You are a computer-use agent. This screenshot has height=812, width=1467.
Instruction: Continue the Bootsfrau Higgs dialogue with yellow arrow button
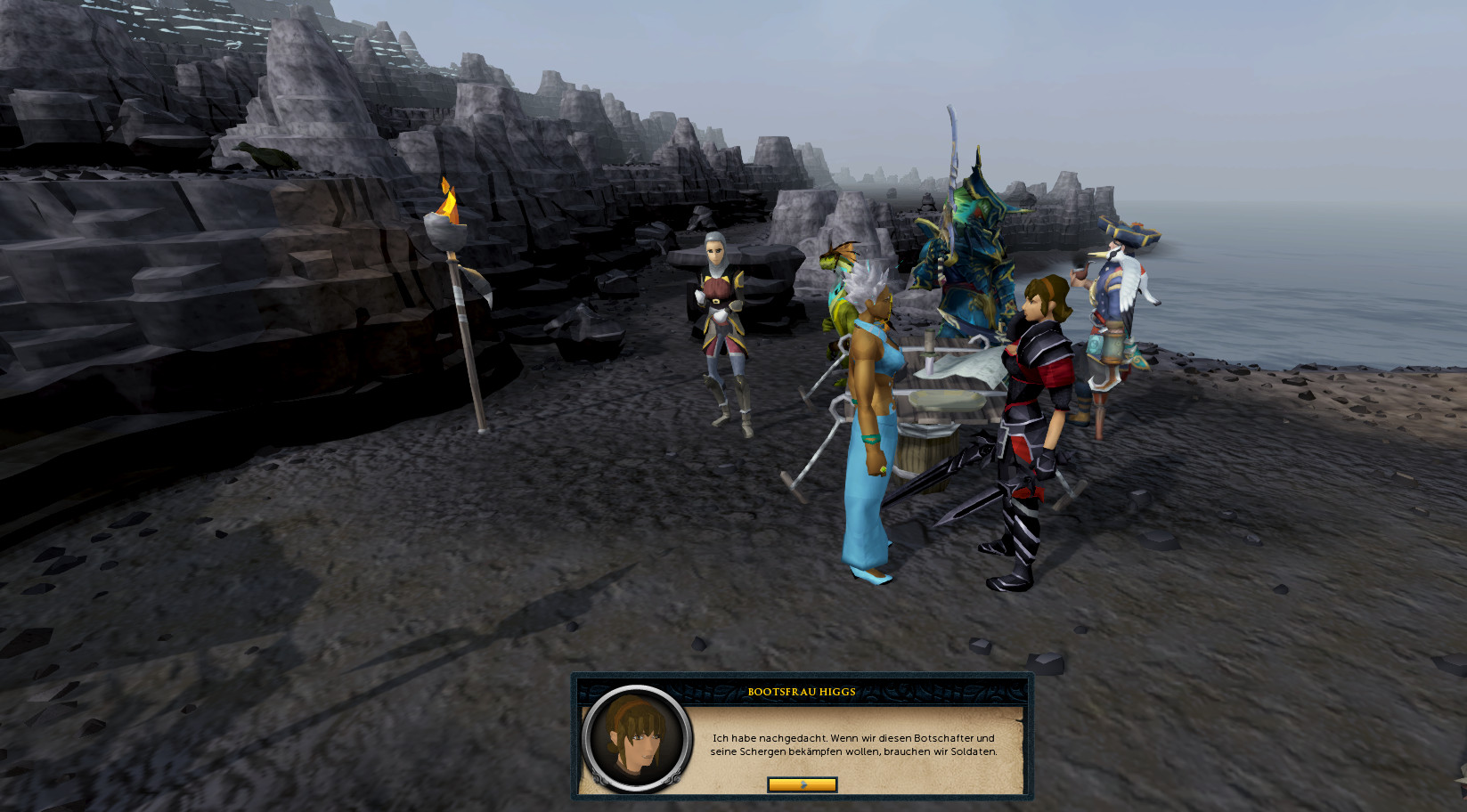(802, 784)
